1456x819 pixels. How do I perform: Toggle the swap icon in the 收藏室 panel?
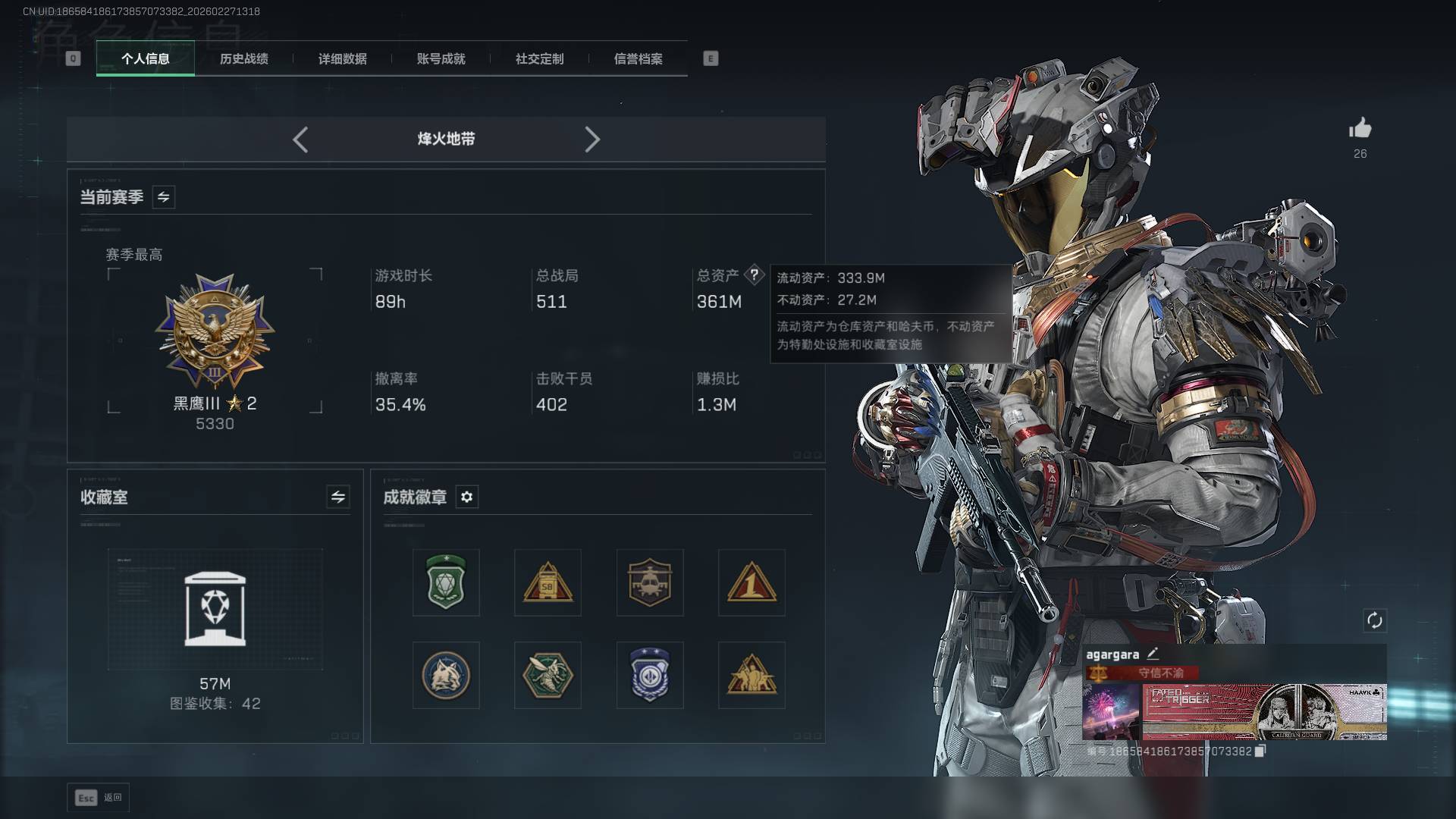(x=337, y=497)
